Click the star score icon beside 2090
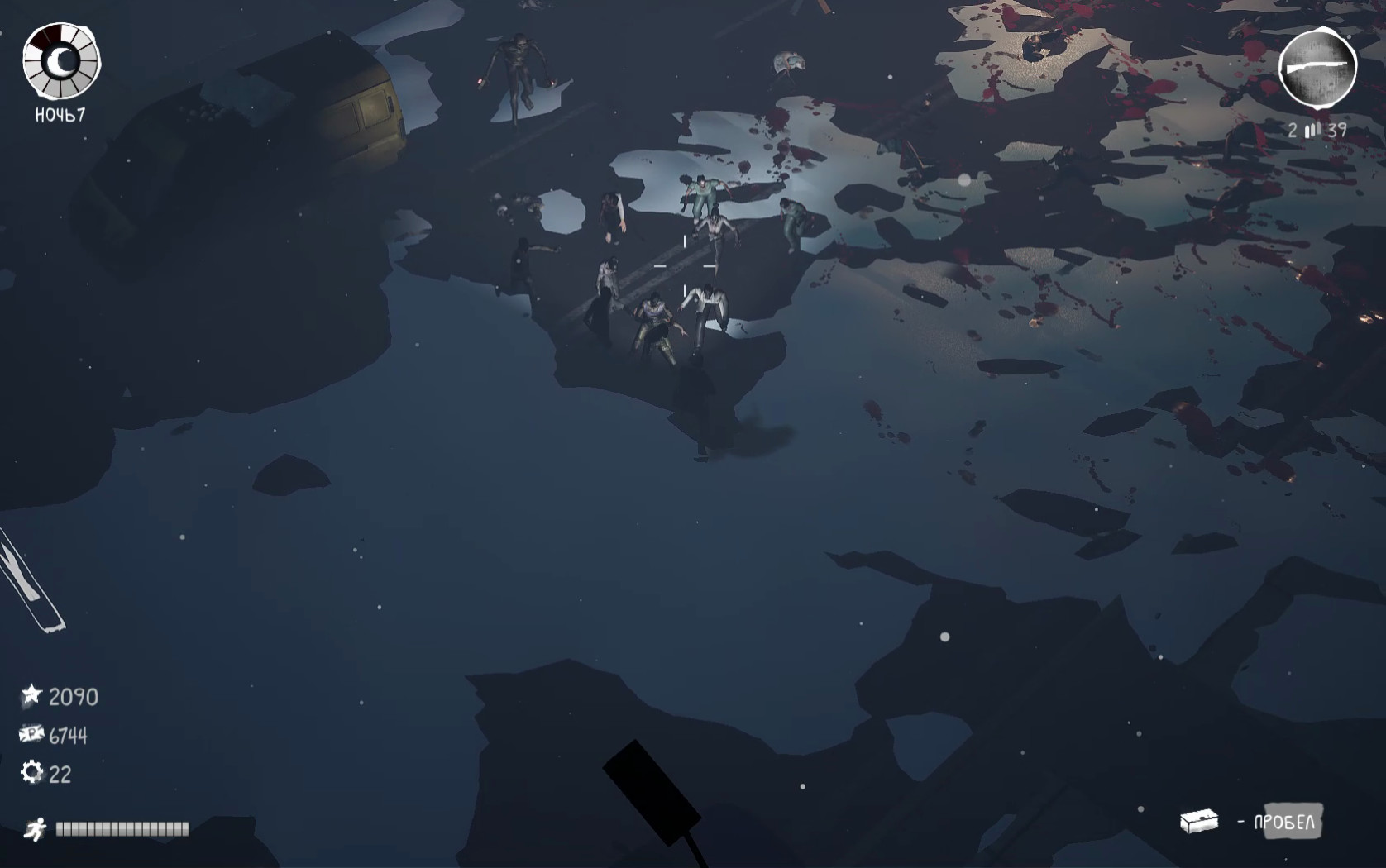This screenshot has width=1386, height=868. (31, 696)
